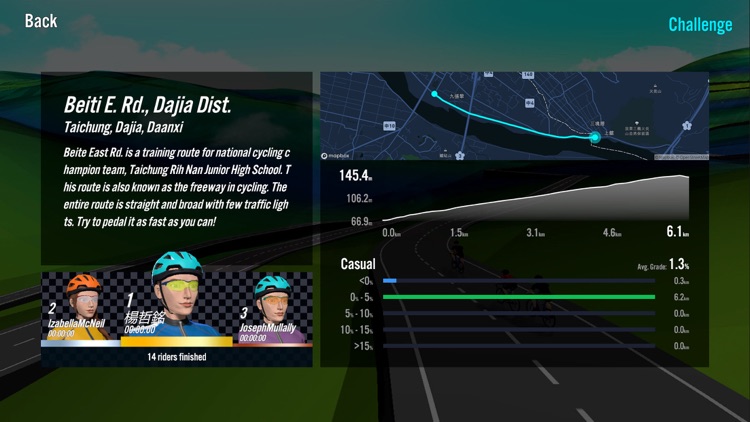The image size is (750, 422).
Task: Go back using the Back button
Action: (x=41, y=21)
